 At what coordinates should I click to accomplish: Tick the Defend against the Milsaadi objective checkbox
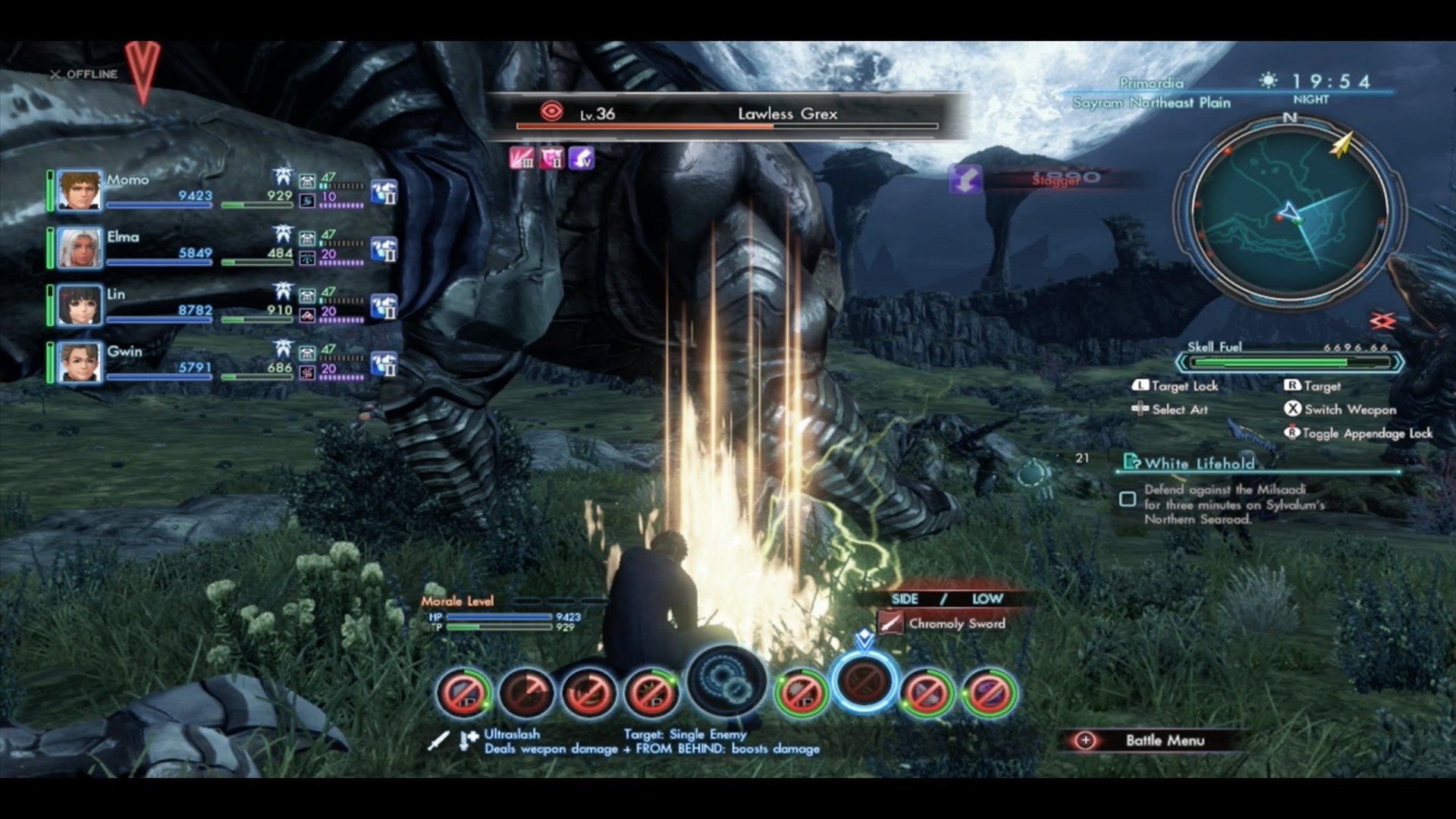coord(1128,499)
